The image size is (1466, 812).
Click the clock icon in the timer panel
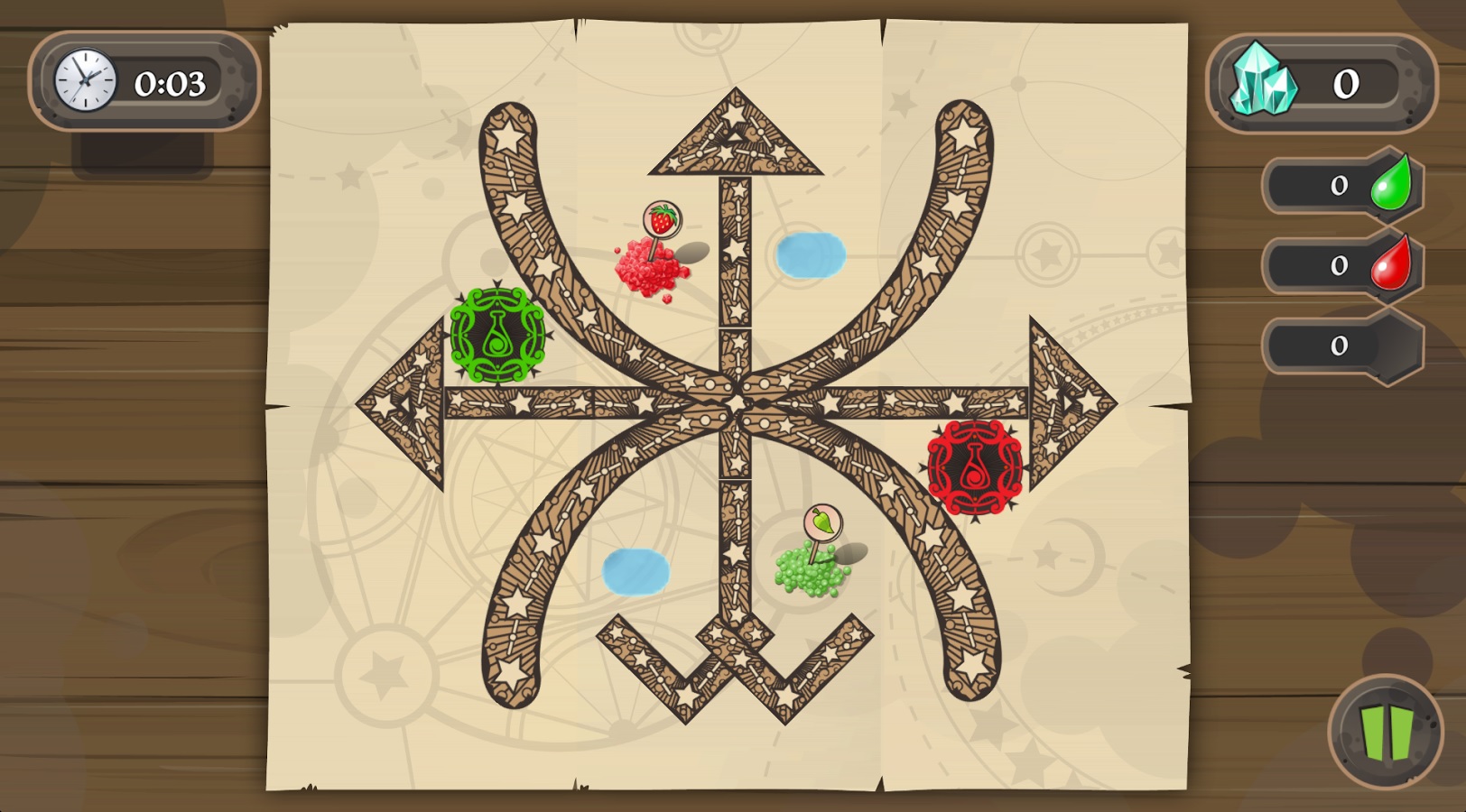coord(84,78)
